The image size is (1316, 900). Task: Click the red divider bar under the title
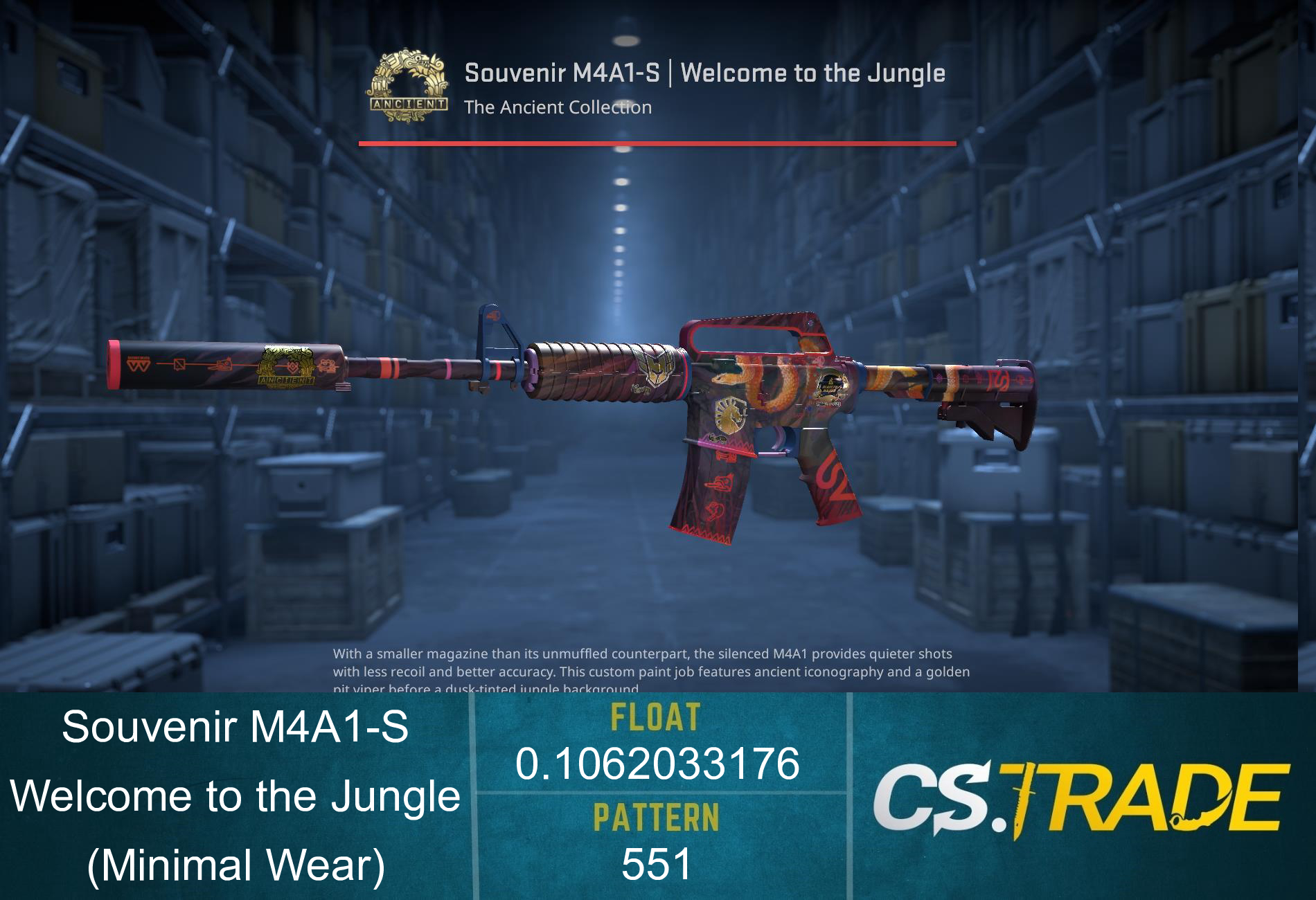tap(658, 142)
